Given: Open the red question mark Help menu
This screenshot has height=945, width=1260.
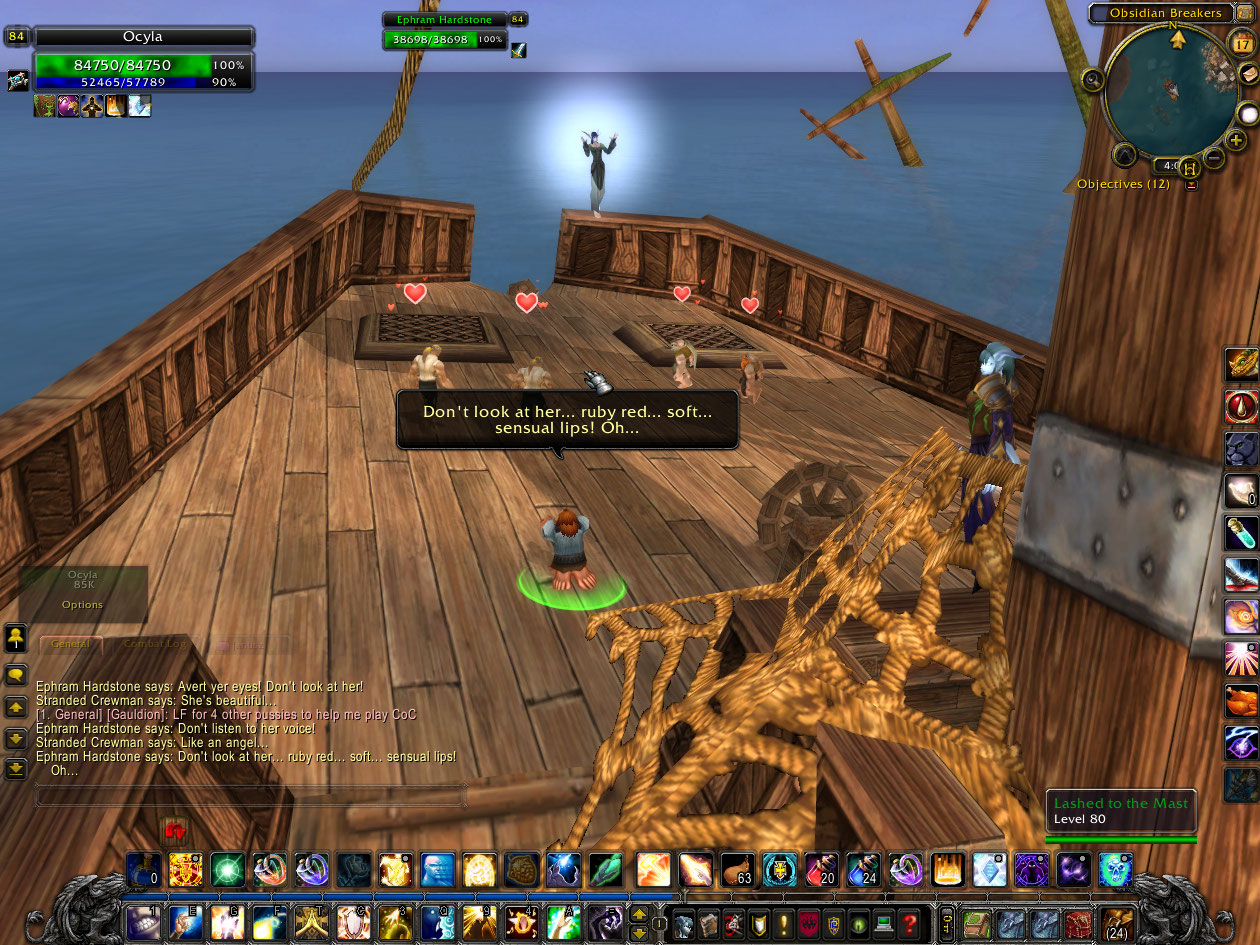Looking at the screenshot, I should pos(908,922).
